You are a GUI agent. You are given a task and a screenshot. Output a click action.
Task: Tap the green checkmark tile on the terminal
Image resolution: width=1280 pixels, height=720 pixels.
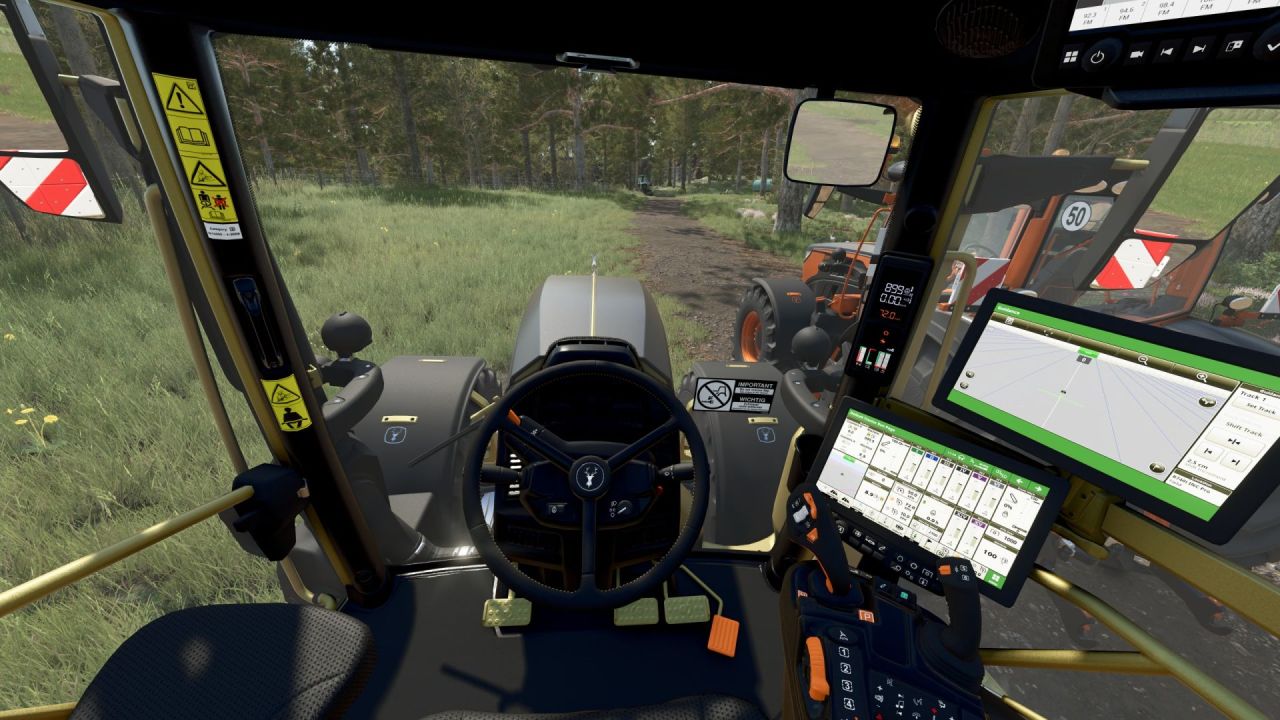click(995, 580)
